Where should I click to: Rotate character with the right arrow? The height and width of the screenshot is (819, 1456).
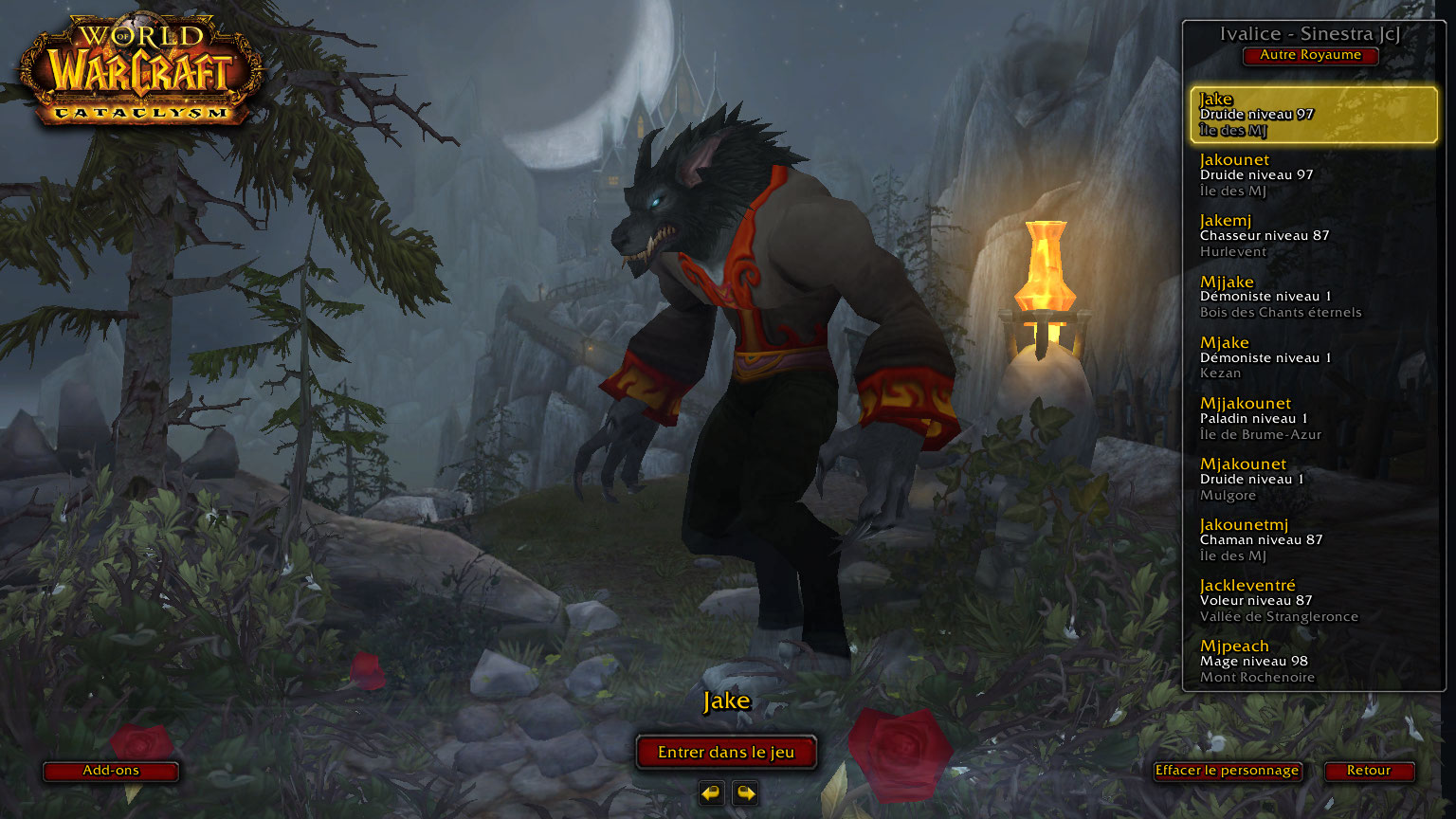click(x=746, y=792)
